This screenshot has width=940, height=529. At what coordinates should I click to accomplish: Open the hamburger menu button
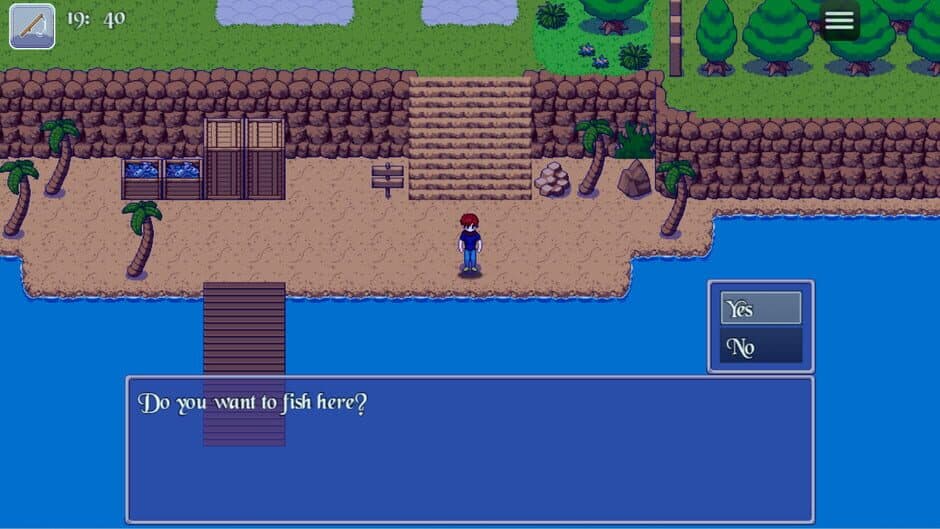[838, 21]
